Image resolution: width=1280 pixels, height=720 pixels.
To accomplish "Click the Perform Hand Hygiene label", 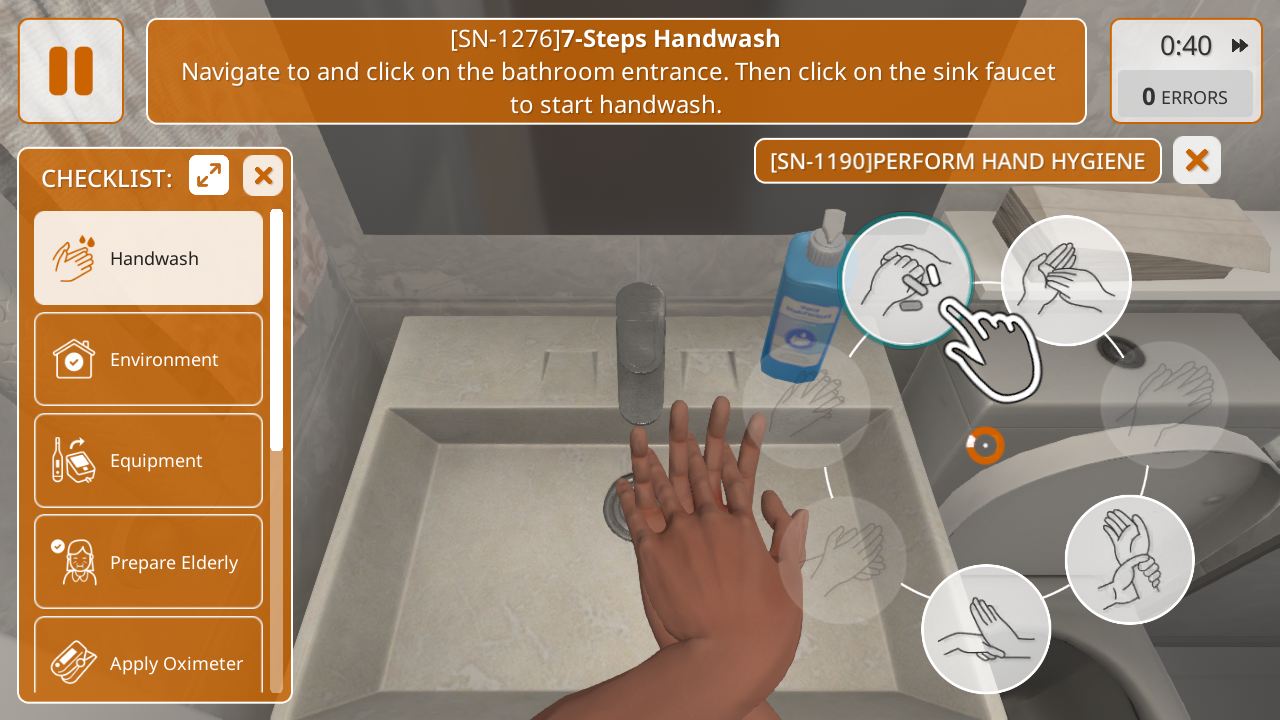I will point(957,161).
